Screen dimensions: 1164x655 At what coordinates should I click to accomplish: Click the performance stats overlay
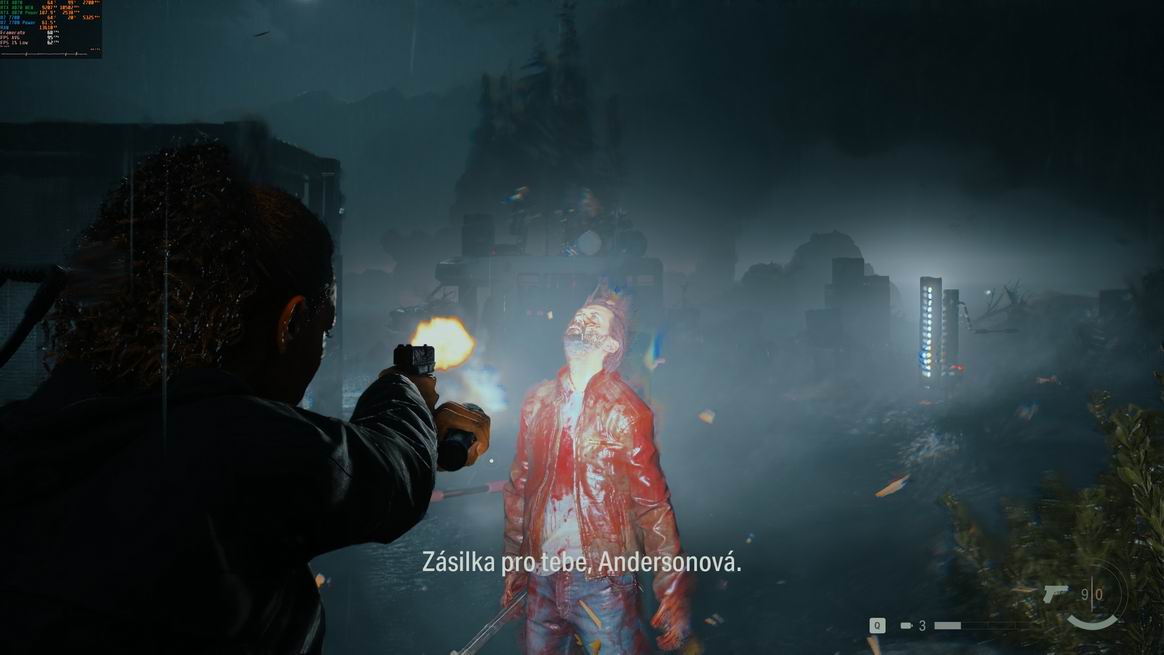51,28
